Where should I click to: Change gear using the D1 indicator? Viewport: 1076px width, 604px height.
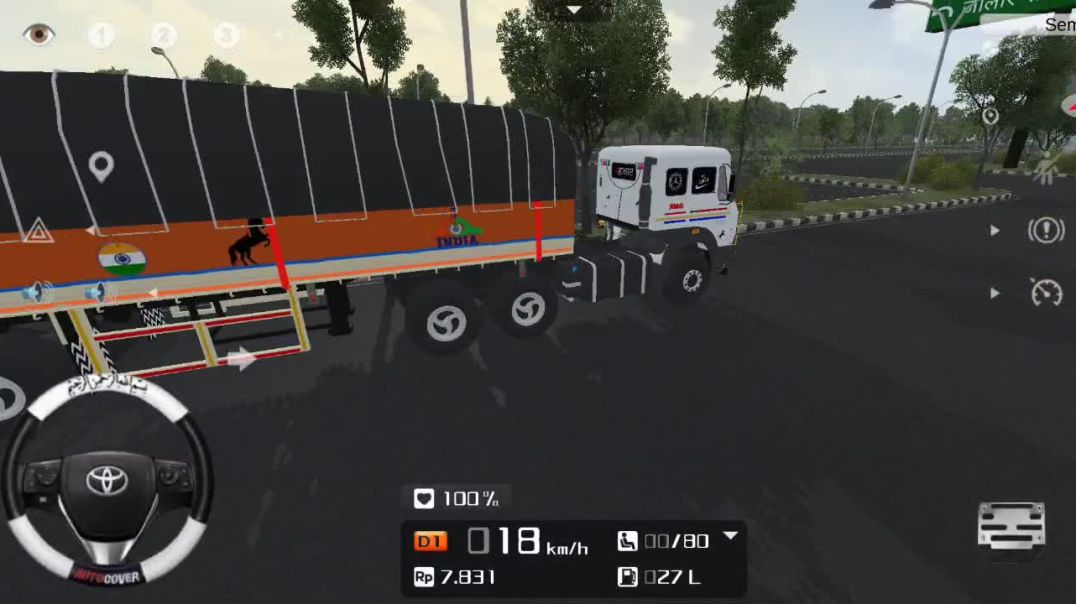[430, 542]
